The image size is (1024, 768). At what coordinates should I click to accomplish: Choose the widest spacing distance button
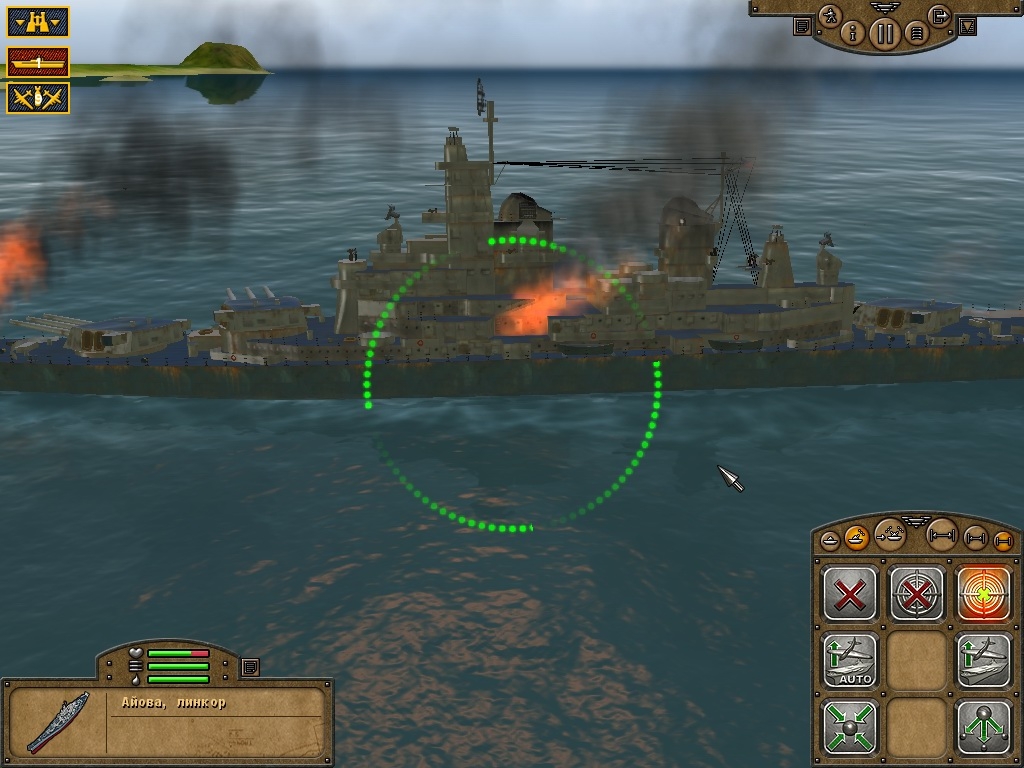tap(941, 533)
